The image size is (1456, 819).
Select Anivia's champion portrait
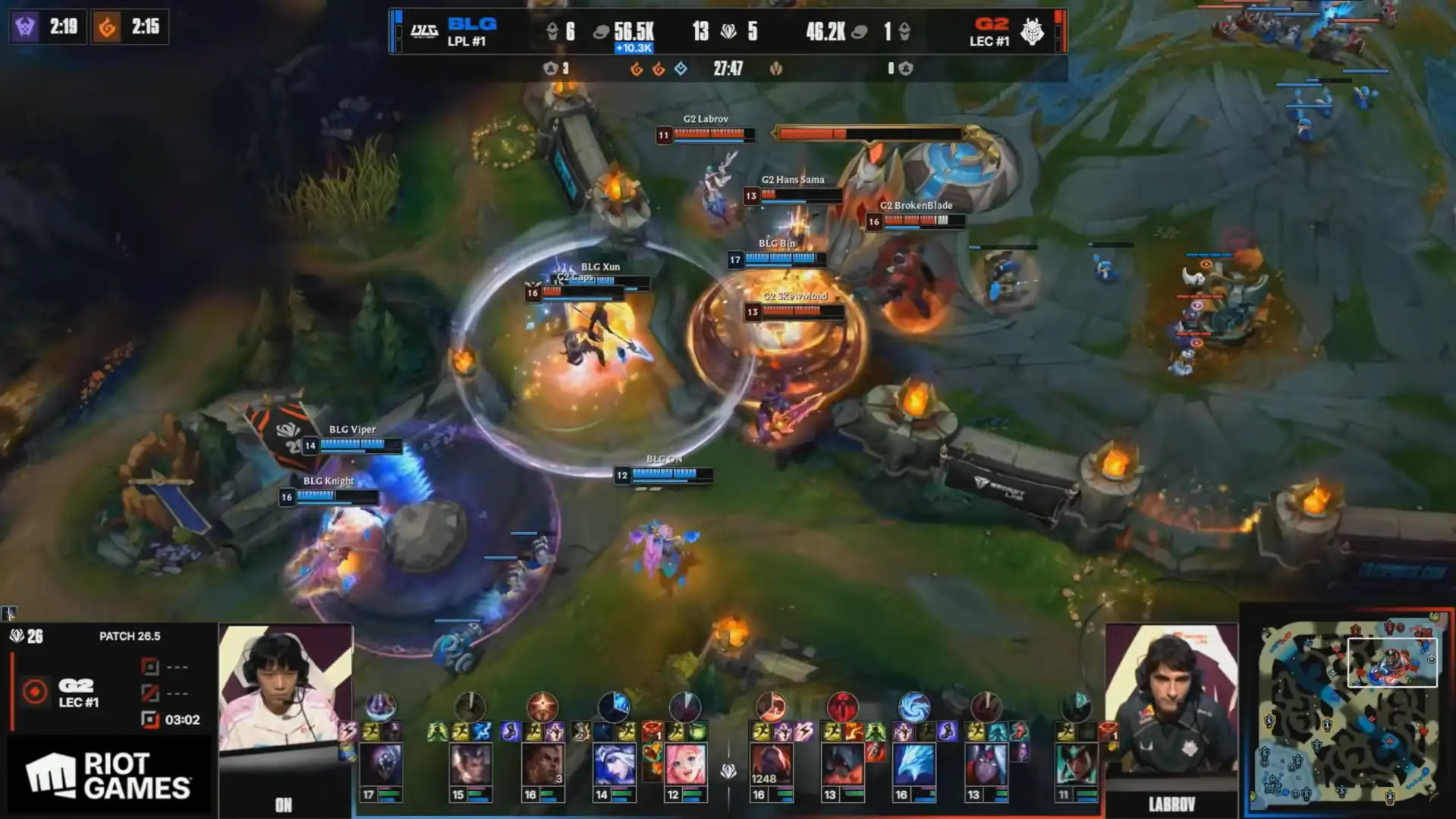click(x=914, y=764)
